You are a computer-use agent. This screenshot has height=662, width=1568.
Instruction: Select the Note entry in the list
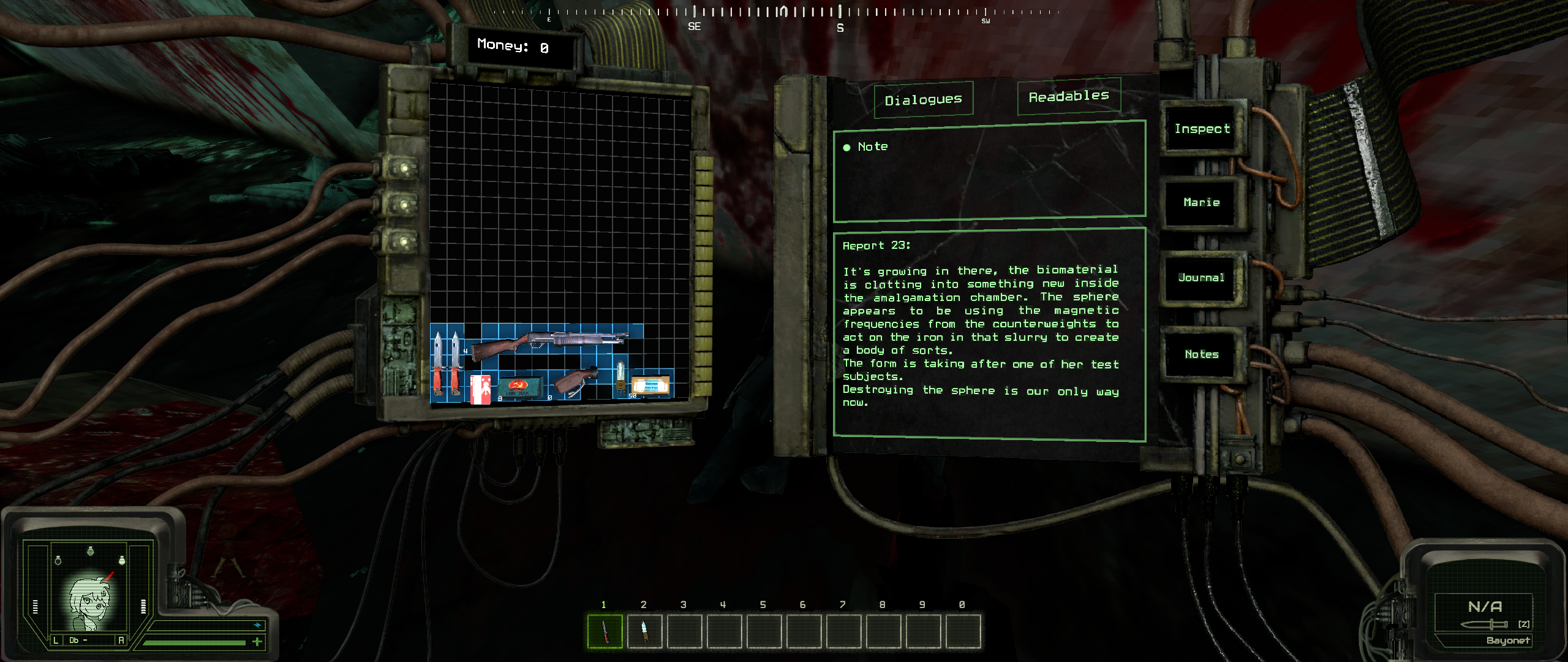(872, 146)
